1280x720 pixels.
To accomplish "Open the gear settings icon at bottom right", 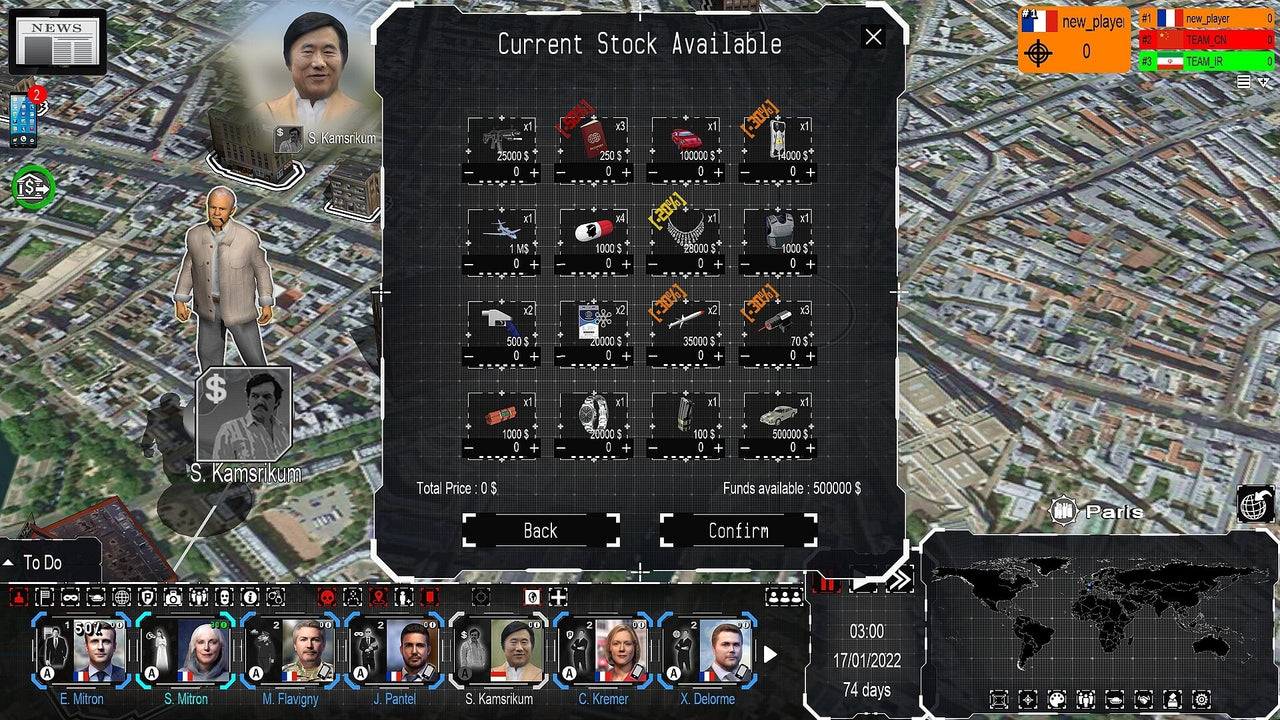I will click(x=1201, y=698).
